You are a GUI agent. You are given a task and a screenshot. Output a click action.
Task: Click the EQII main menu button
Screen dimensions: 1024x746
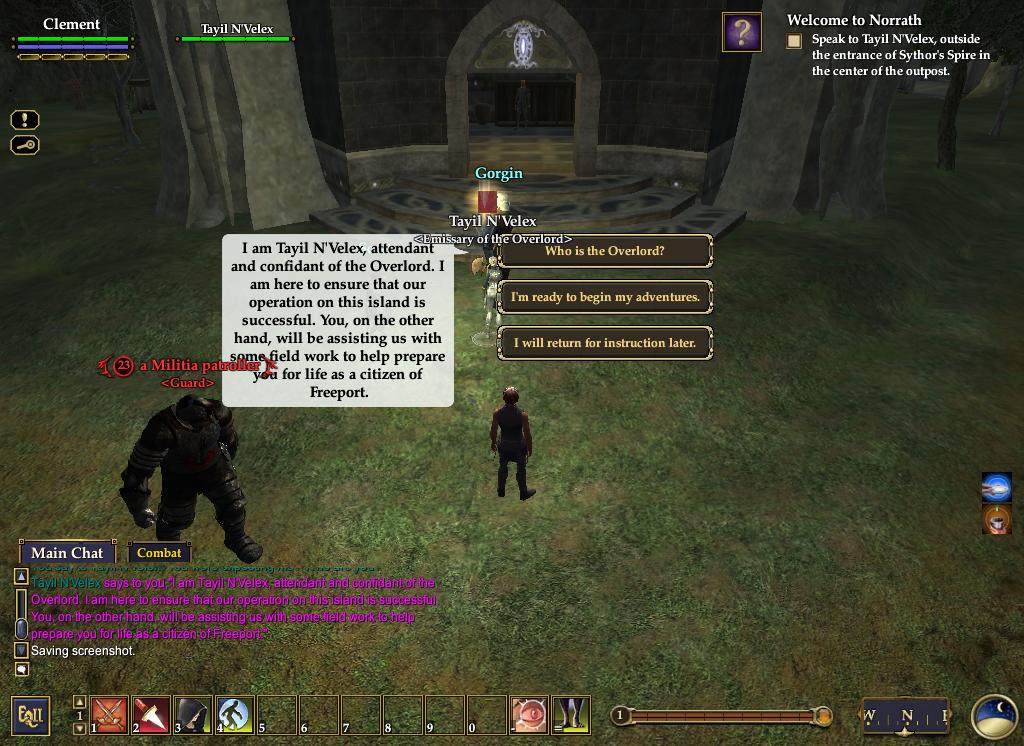click(x=30, y=715)
